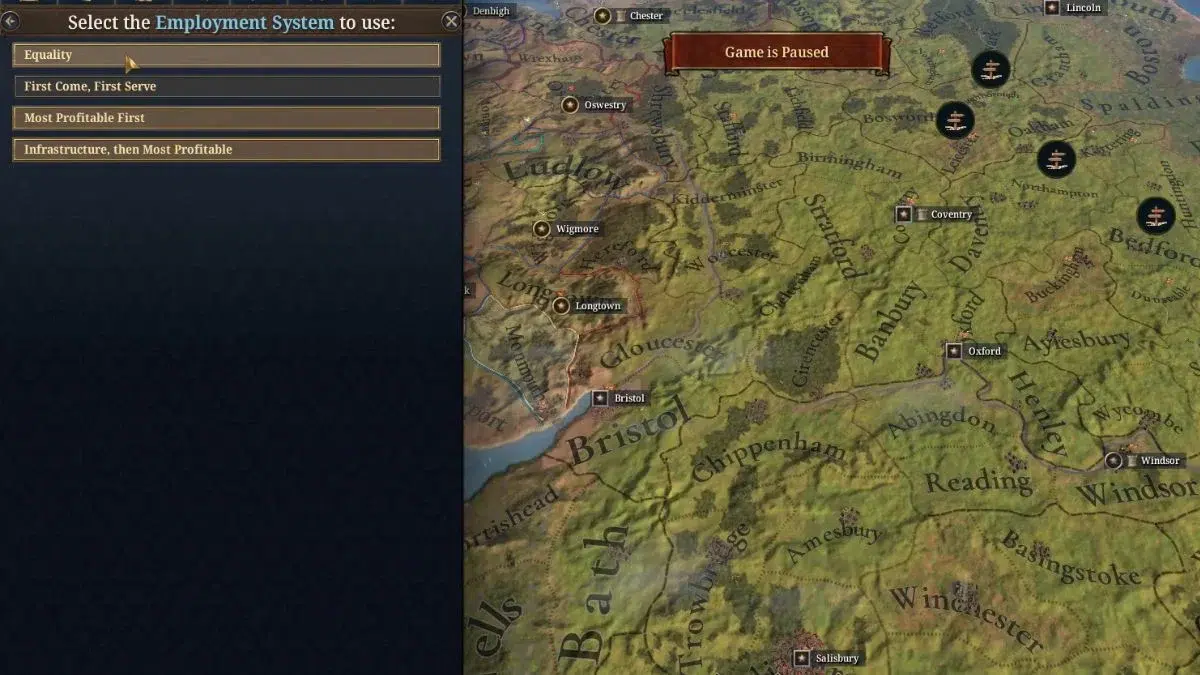Go back with the left arrow button
1200x675 pixels.
tap(10, 21)
